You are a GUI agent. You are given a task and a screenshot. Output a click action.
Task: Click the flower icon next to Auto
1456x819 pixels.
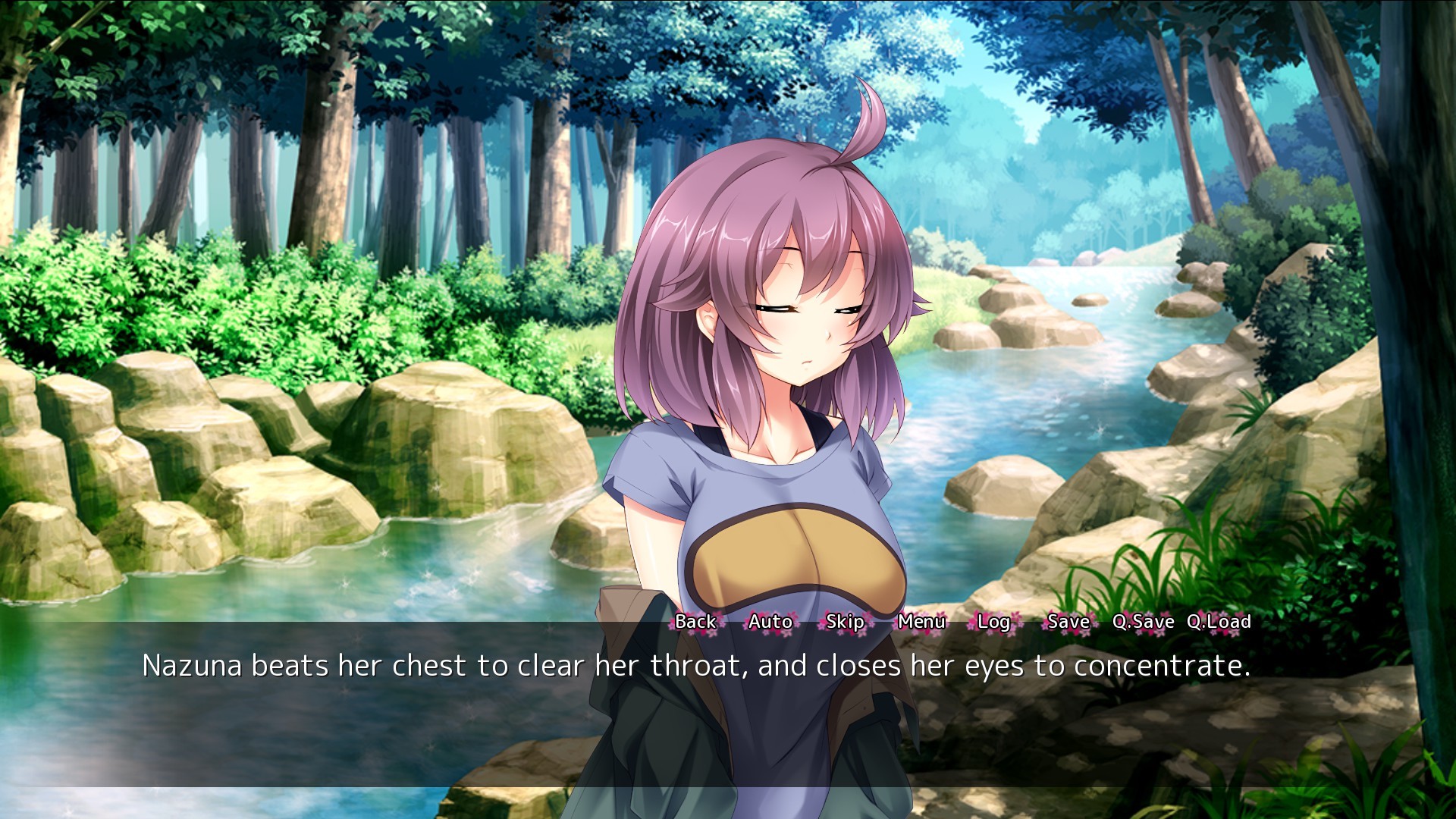click(x=743, y=626)
